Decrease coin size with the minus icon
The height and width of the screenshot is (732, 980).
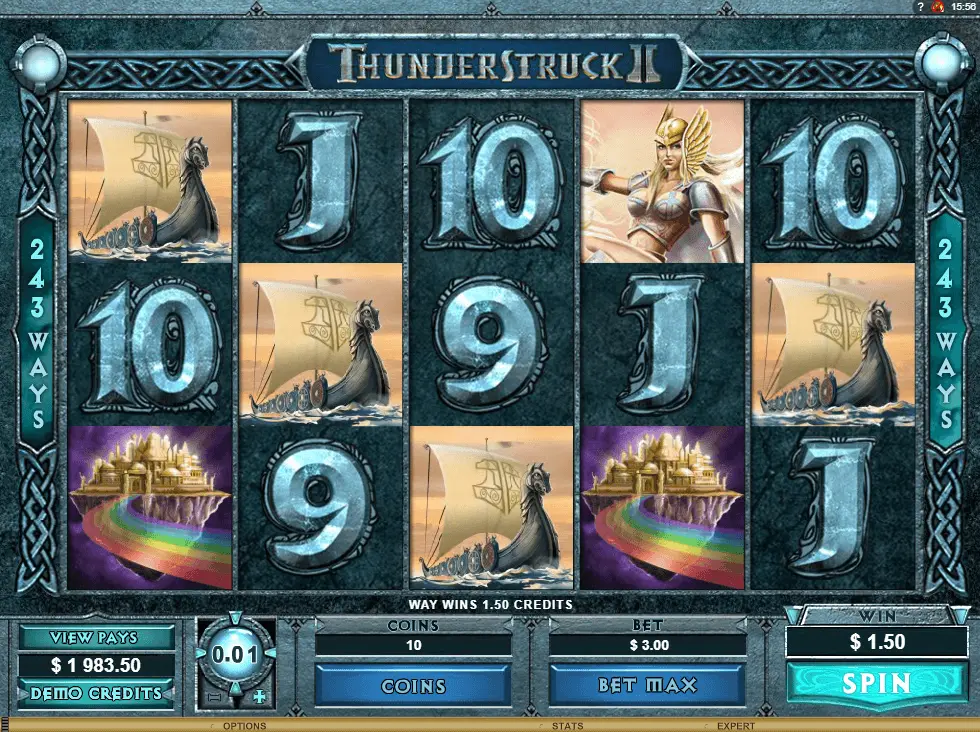click(212, 696)
